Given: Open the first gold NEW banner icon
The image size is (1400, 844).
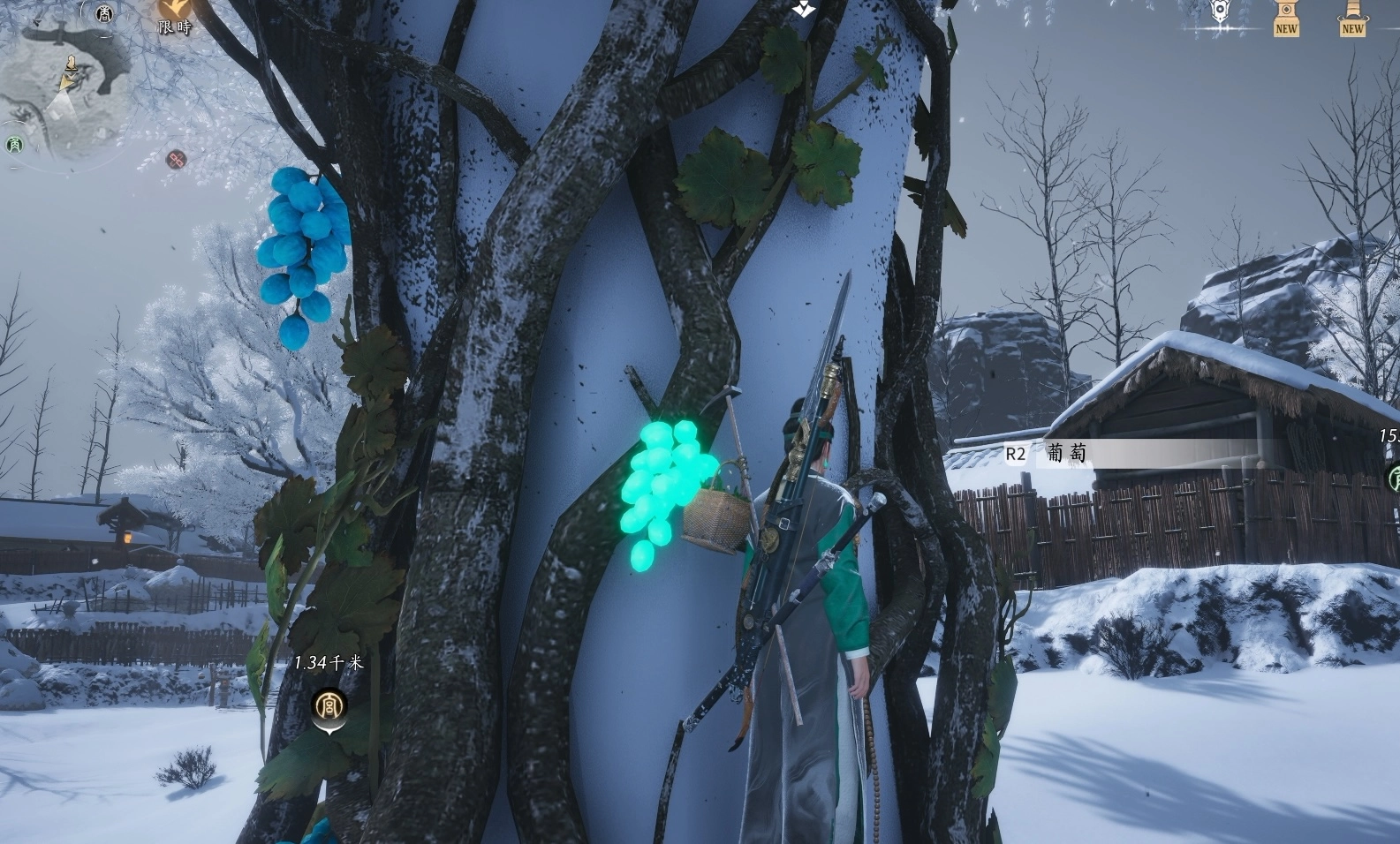Looking at the screenshot, I should click(1286, 16).
